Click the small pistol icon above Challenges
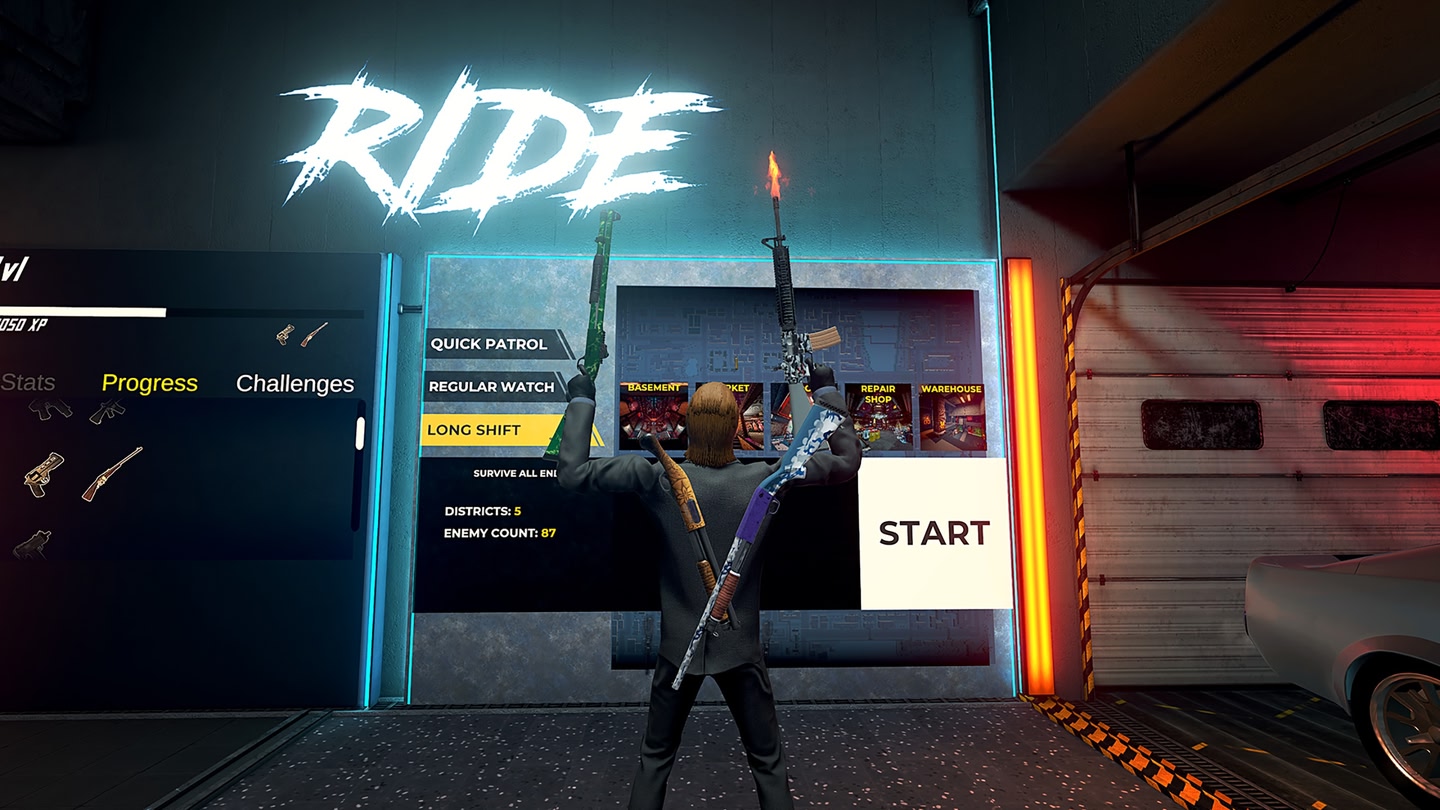 285,333
